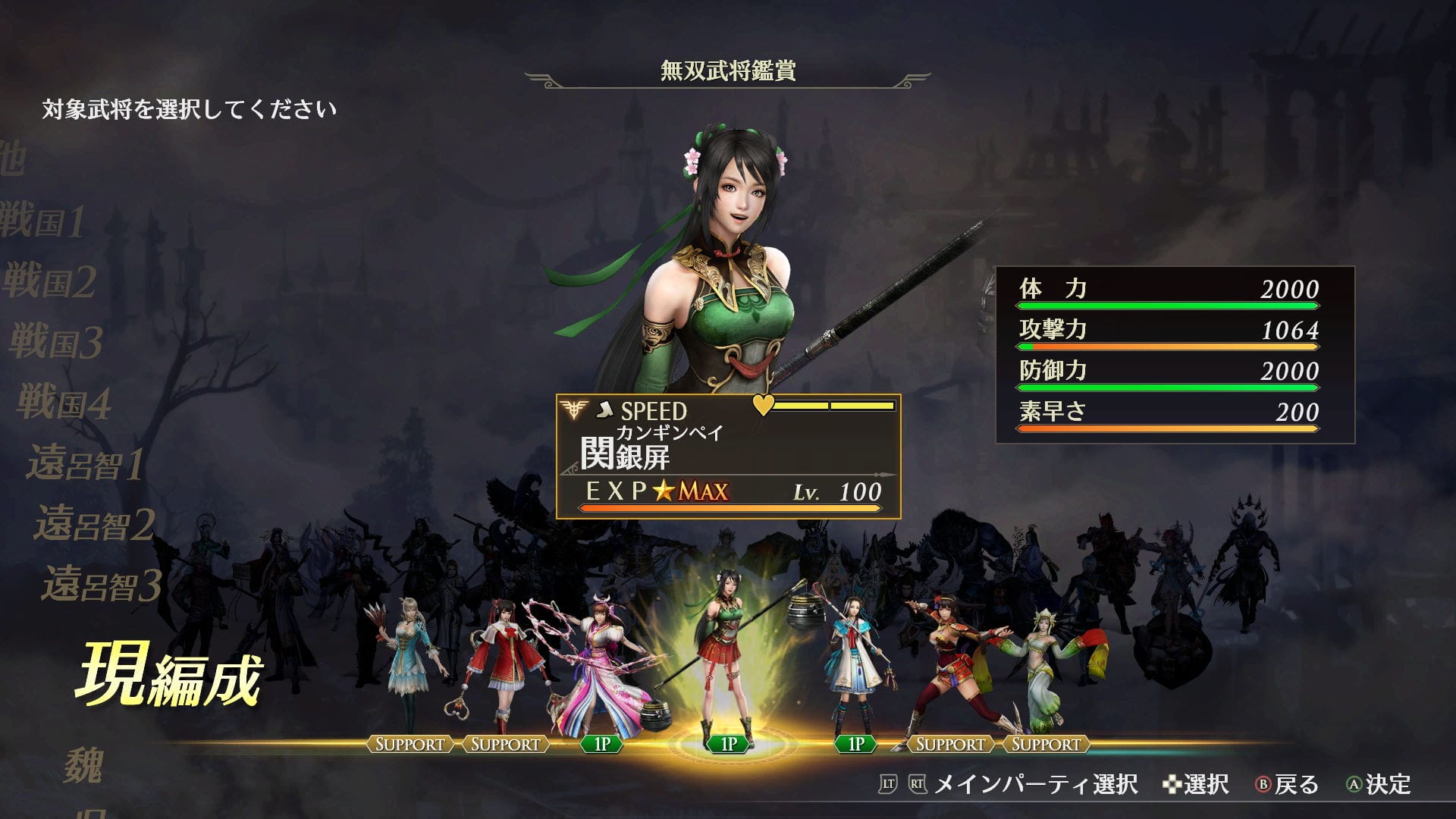Switch to the 遠呂智2 category
Screen dimensions: 1456x819
point(95,525)
